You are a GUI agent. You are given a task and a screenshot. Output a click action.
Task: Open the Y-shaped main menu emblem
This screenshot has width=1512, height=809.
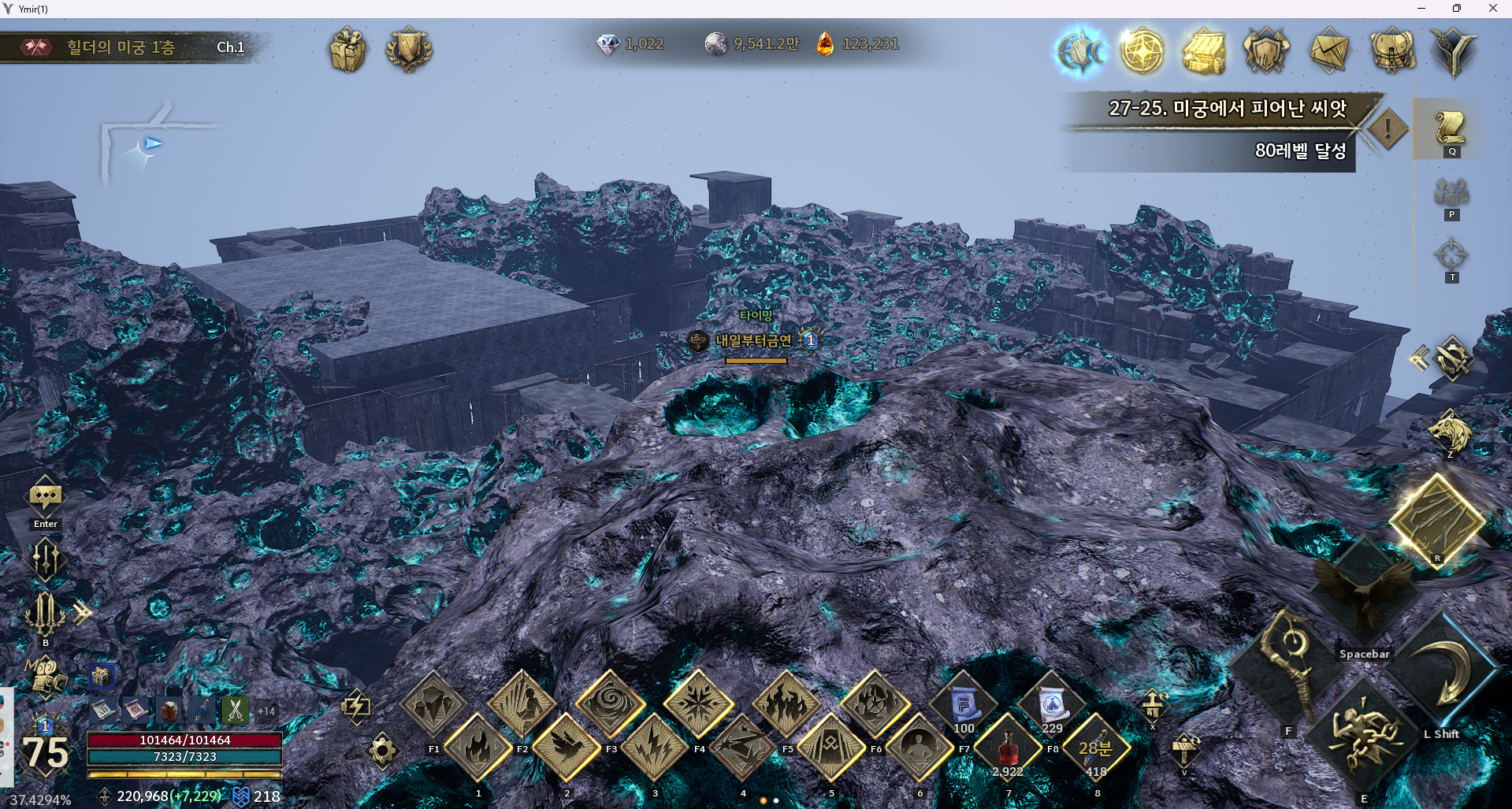(1454, 52)
